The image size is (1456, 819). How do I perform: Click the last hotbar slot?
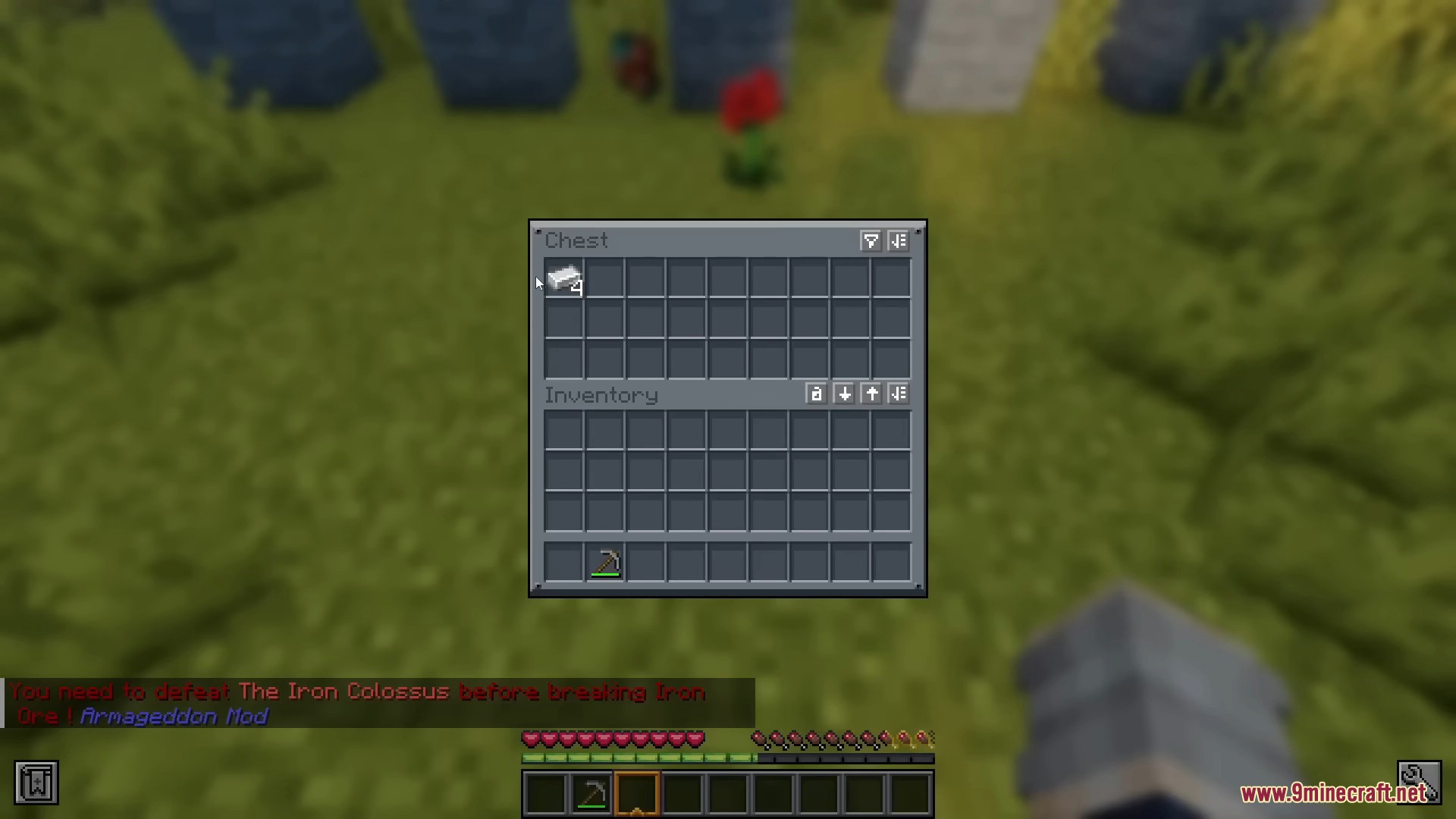909,793
